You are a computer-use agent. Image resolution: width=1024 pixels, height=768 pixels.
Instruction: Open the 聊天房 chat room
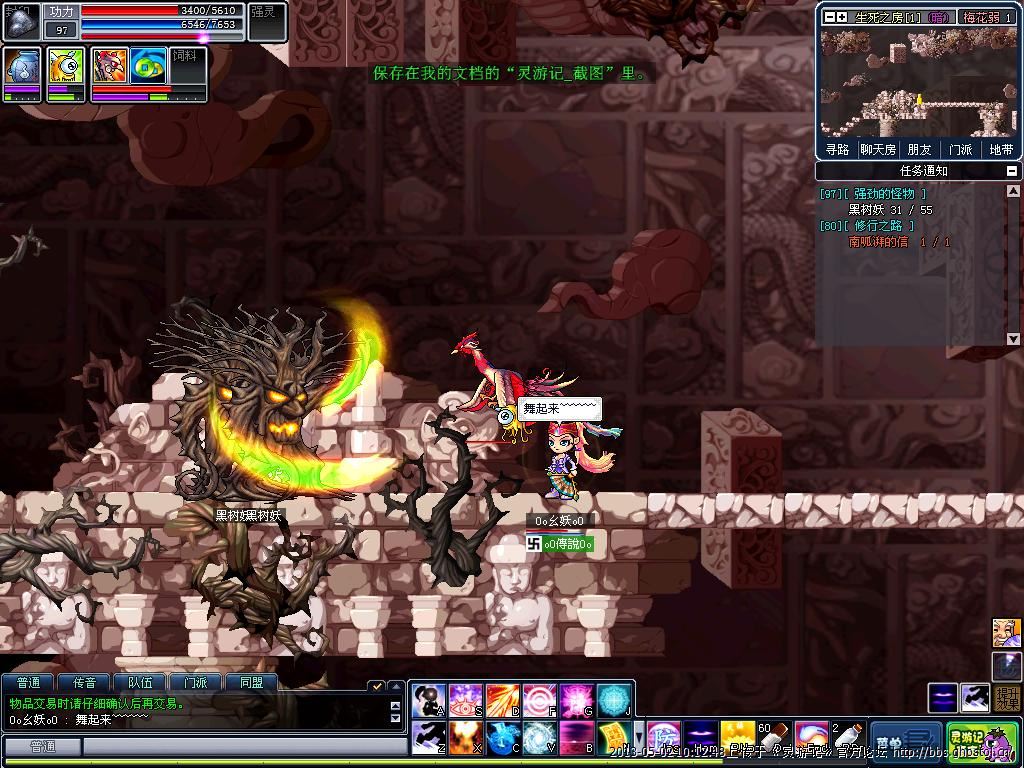click(878, 149)
